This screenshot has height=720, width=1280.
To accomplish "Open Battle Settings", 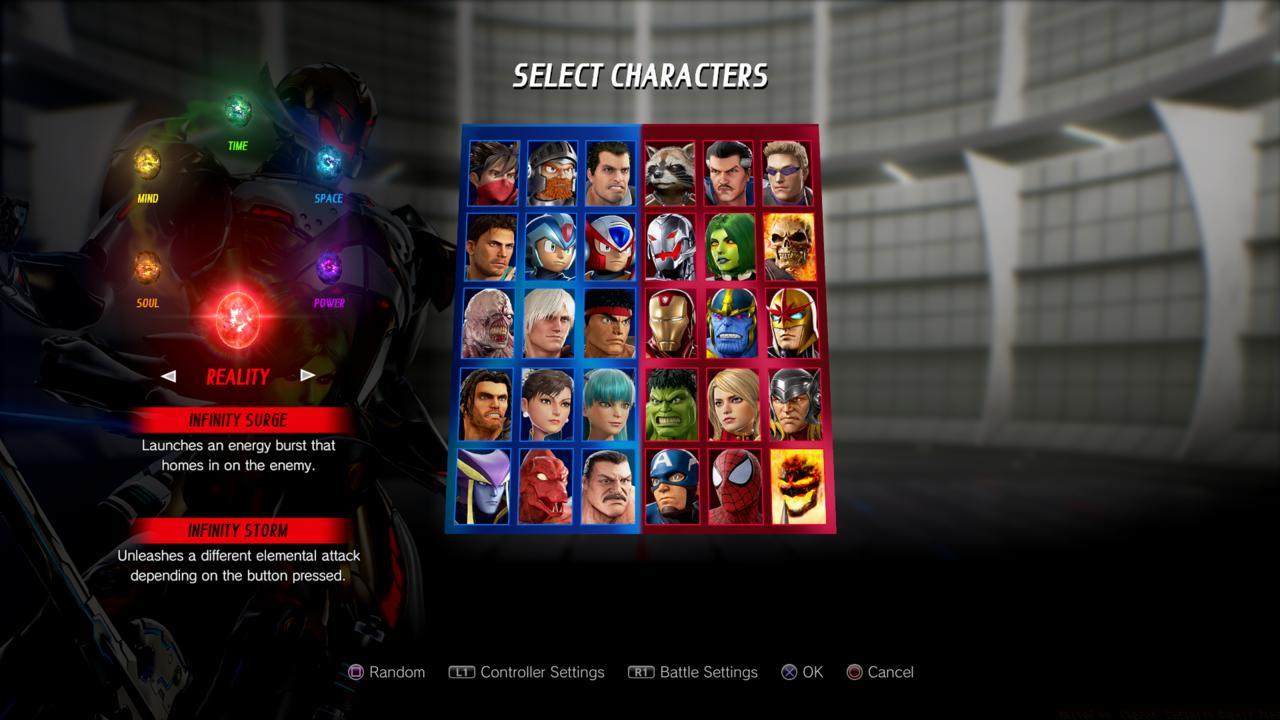I will coord(693,672).
